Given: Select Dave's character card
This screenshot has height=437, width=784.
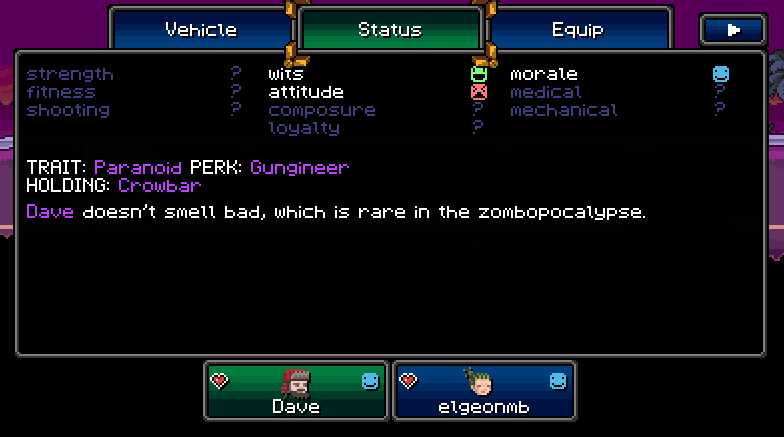Looking at the screenshot, I should point(296,390).
